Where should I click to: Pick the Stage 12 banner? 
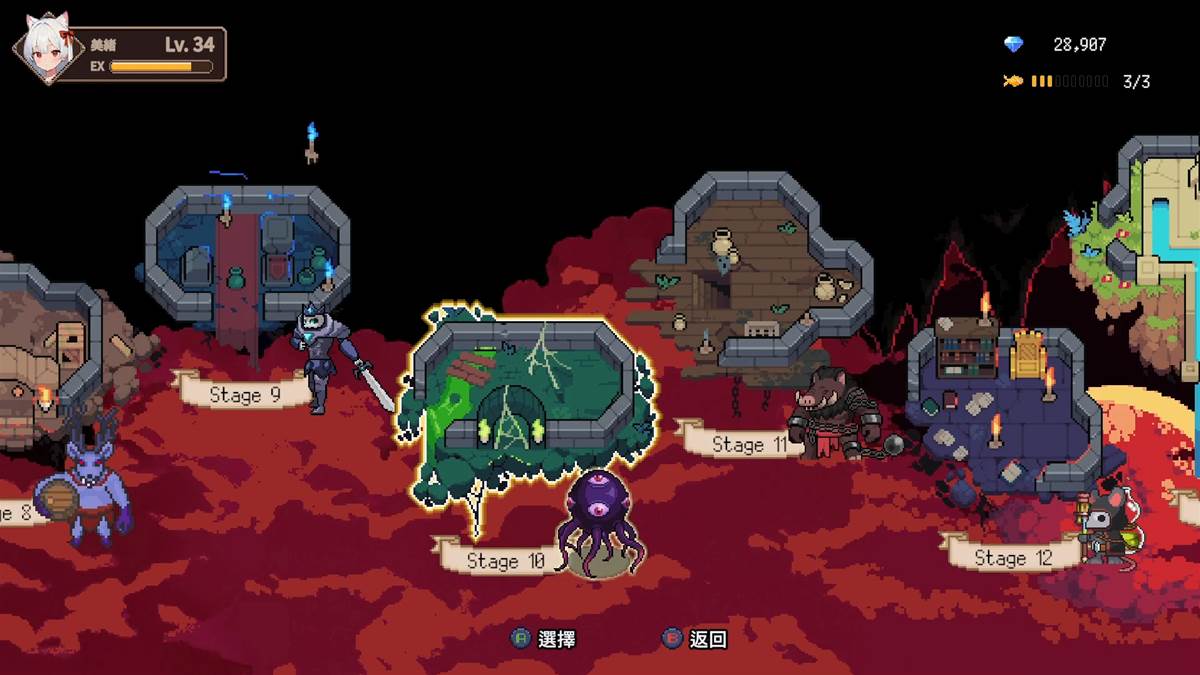point(1012,557)
